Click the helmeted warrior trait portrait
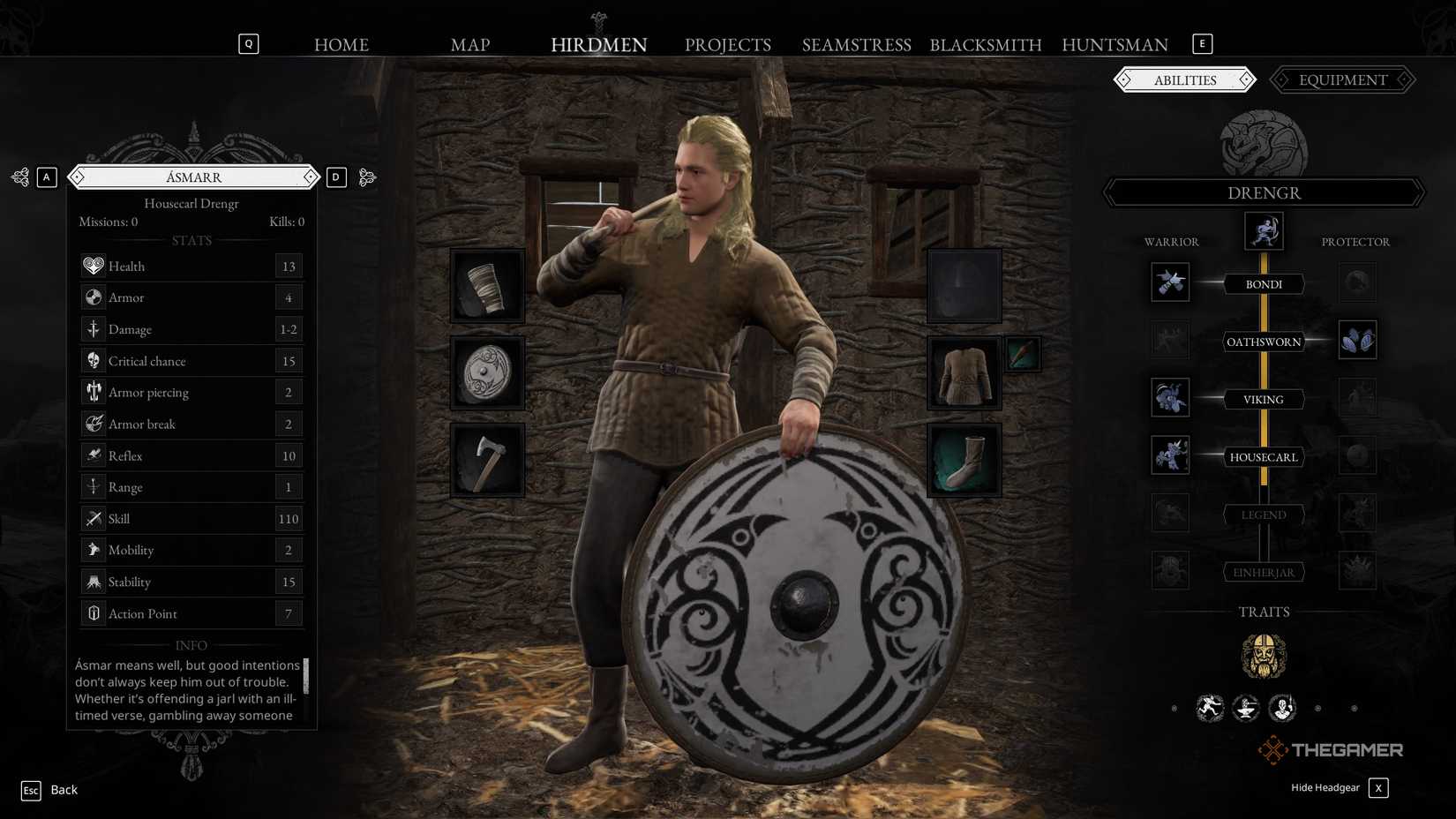Image resolution: width=1456 pixels, height=819 pixels. pyautogui.click(x=1265, y=655)
